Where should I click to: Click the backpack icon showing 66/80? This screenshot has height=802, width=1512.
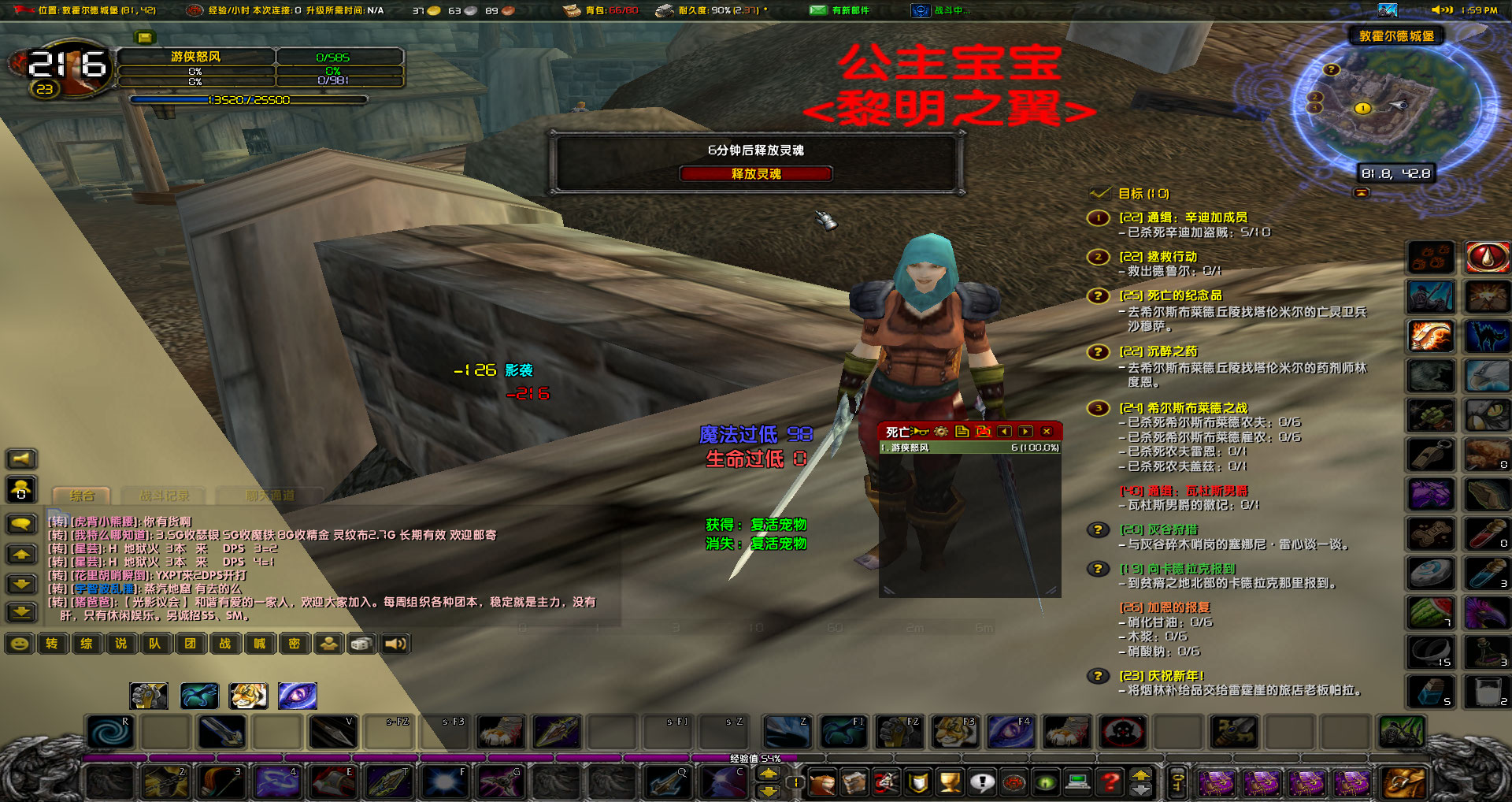tap(573, 10)
